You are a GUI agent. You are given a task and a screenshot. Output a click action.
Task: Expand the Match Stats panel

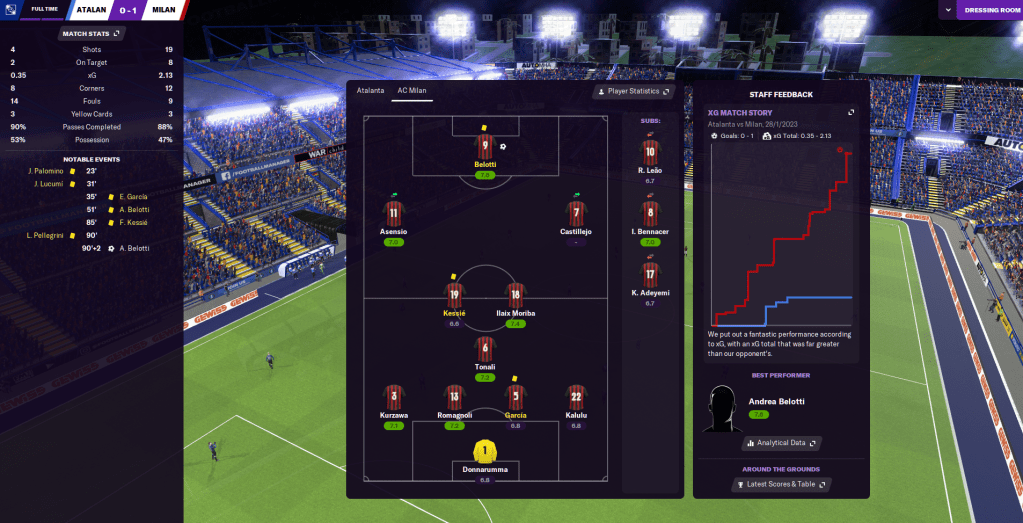pyautogui.click(x=91, y=33)
